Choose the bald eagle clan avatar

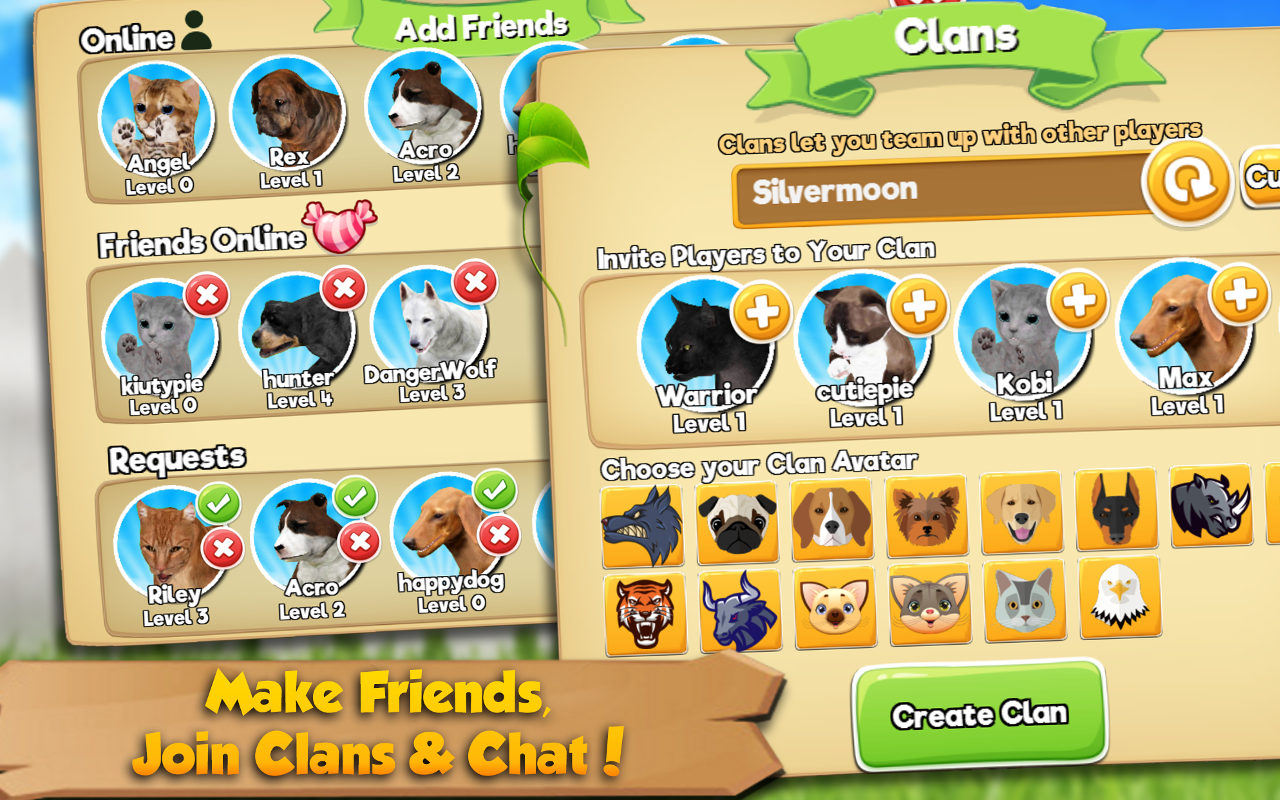pos(1119,597)
